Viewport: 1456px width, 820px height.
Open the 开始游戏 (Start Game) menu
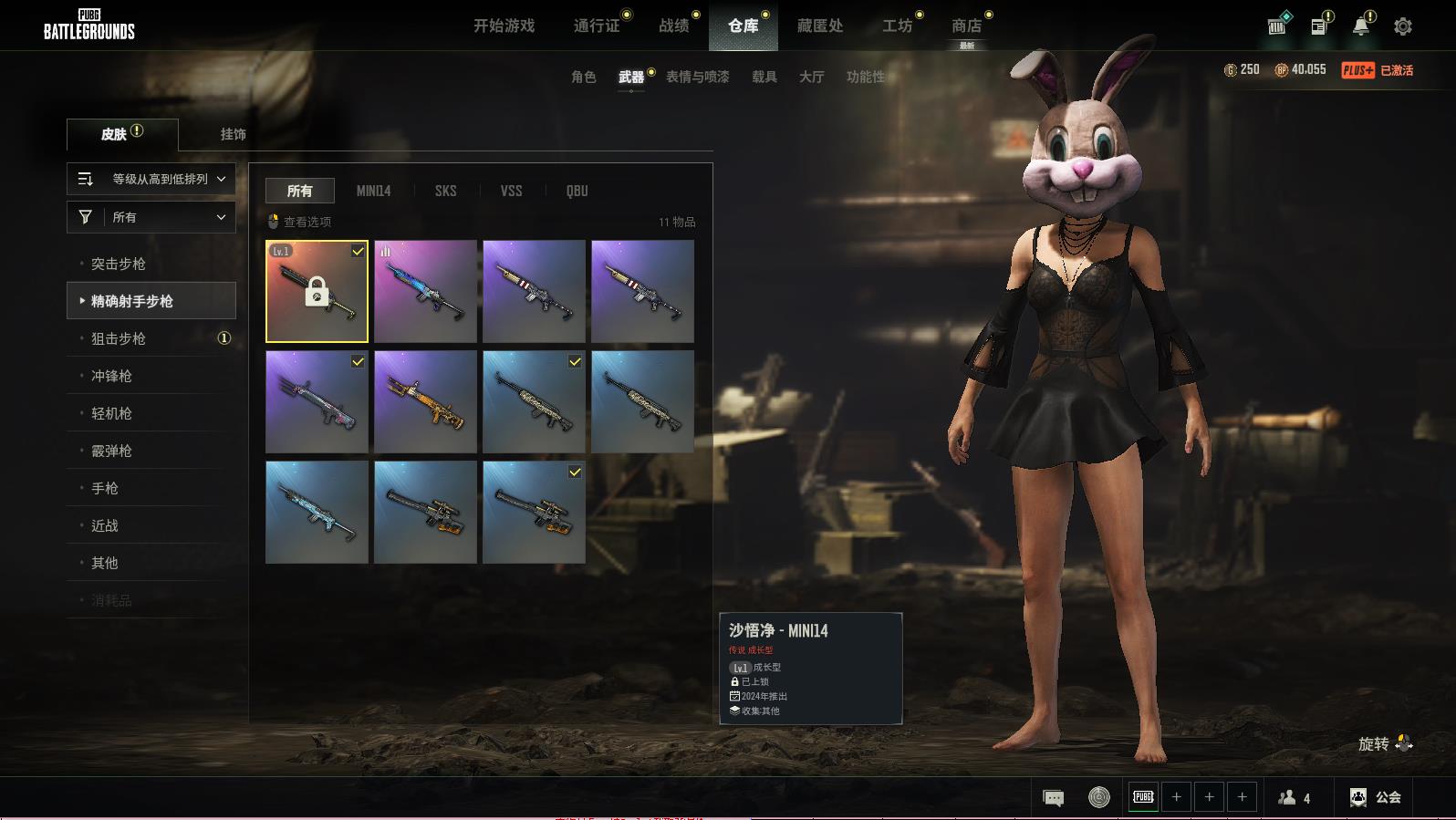point(504,26)
